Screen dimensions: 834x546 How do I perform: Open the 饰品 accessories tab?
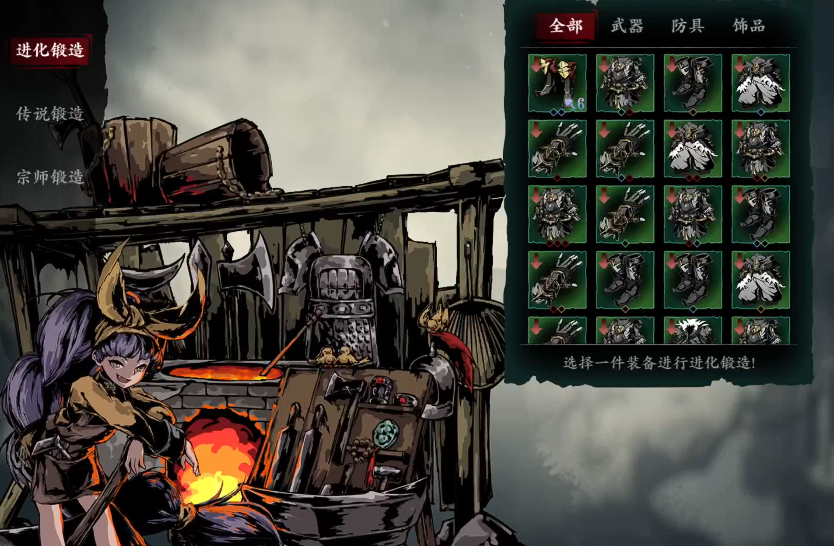pyautogui.click(x=749, y=26)
